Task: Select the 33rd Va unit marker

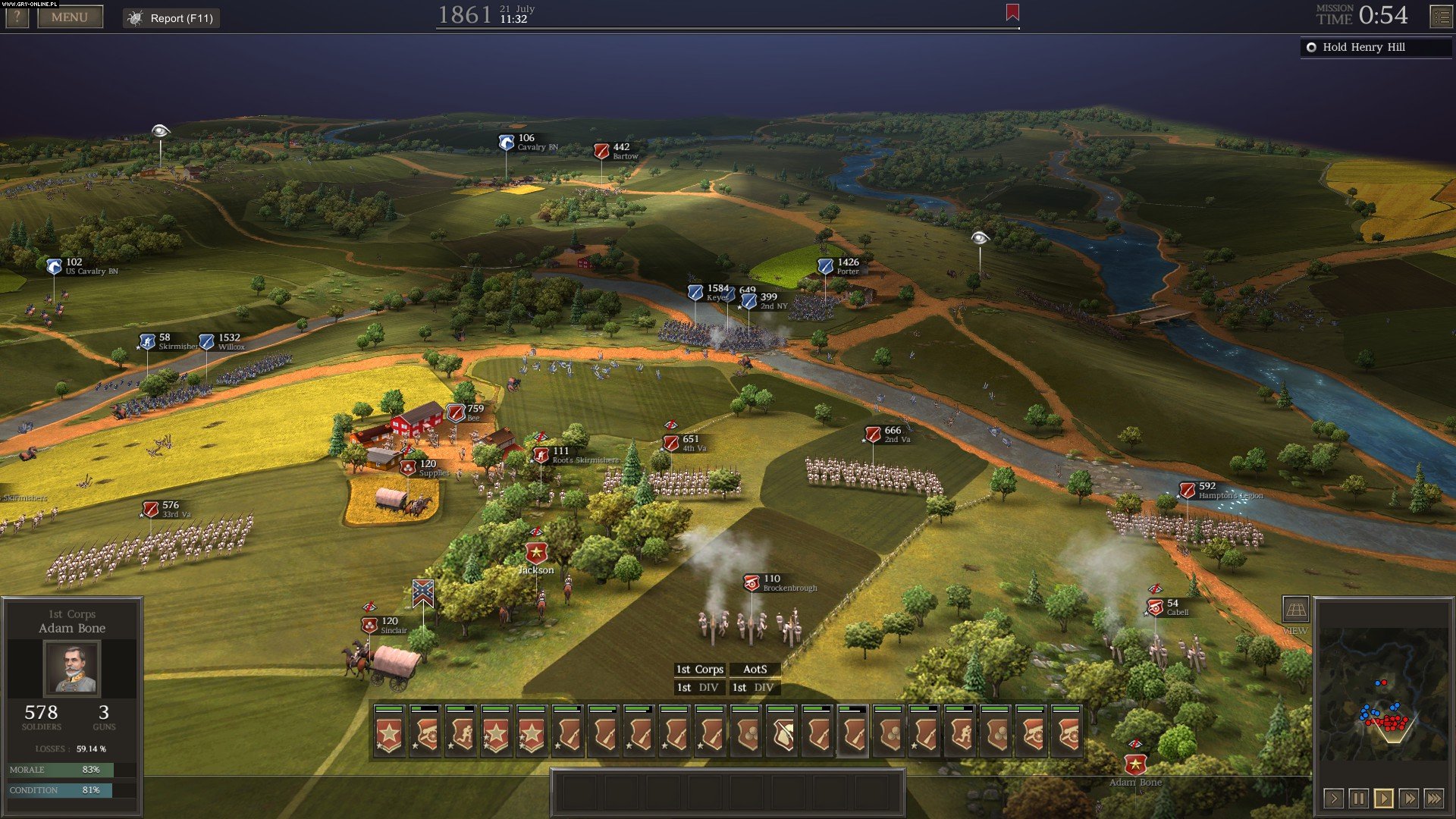Action: click(x=151, y=510)
